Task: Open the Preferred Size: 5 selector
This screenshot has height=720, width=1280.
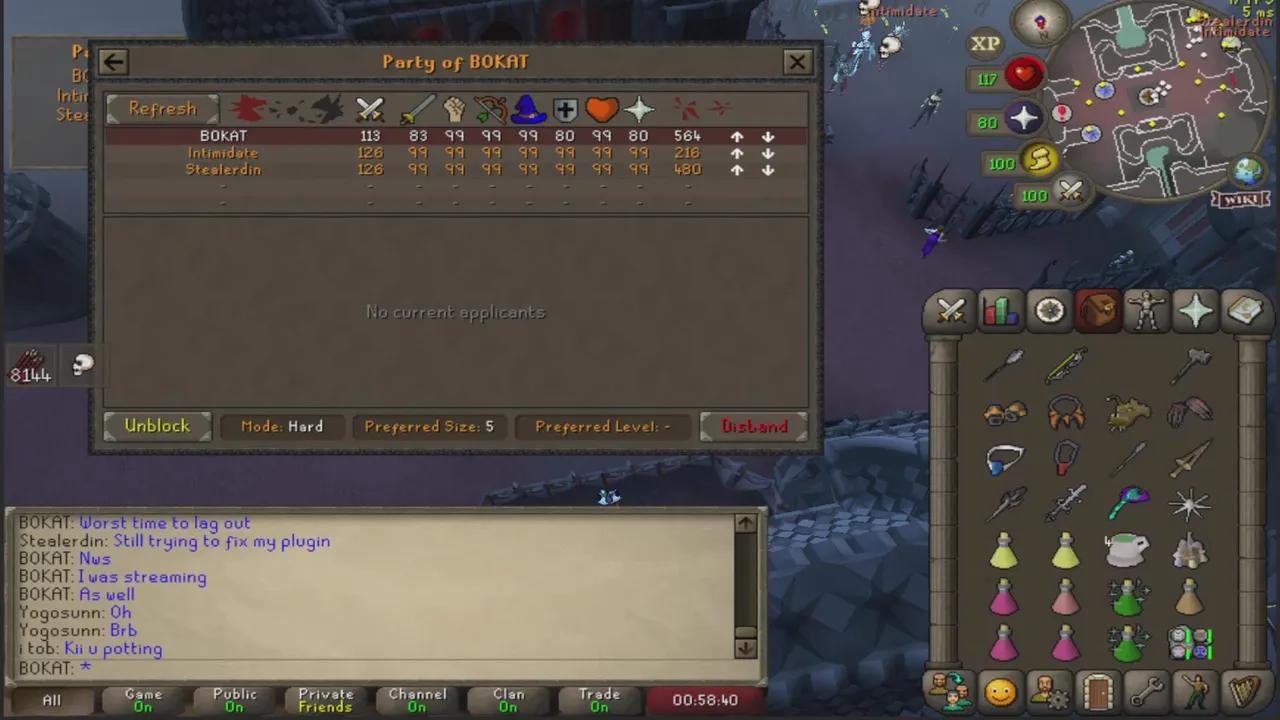Action: [428, 426]
